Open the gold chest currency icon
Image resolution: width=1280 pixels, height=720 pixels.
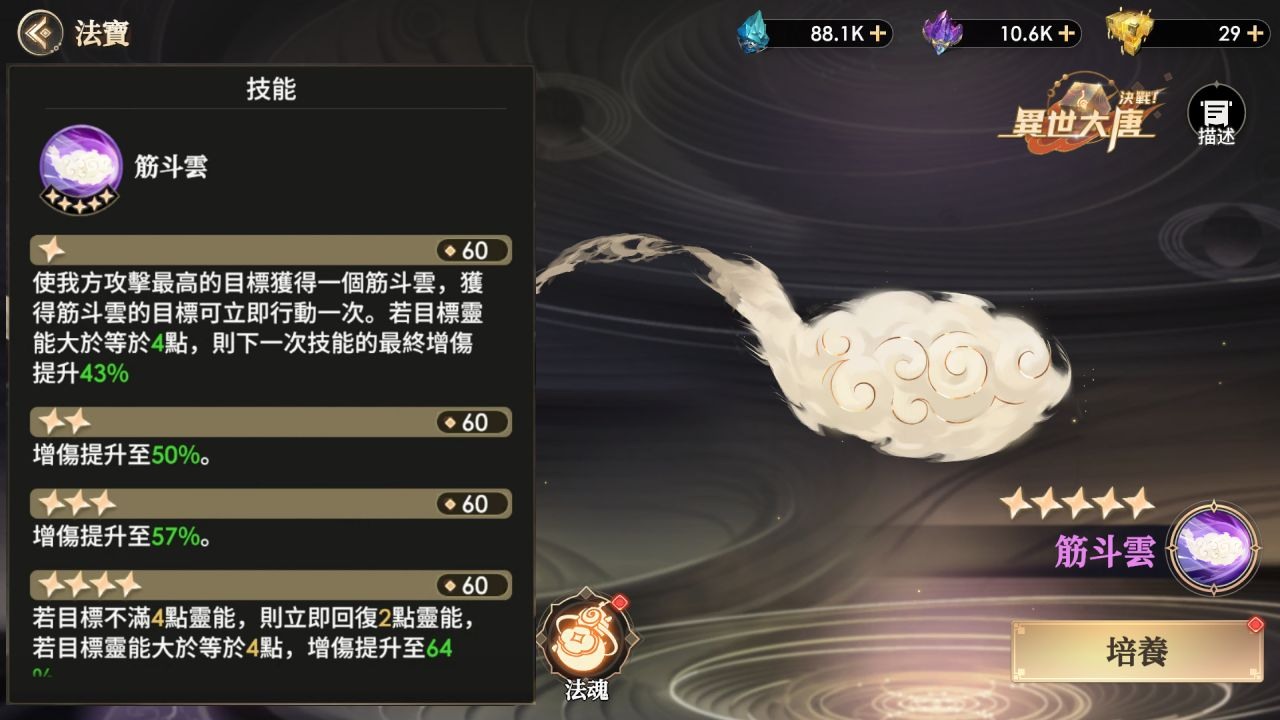pyautogui.click(x=1128, y=33)
